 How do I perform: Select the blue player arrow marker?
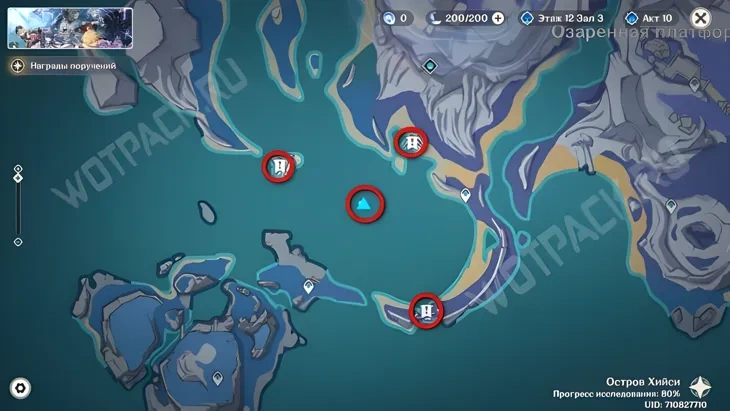366,205
